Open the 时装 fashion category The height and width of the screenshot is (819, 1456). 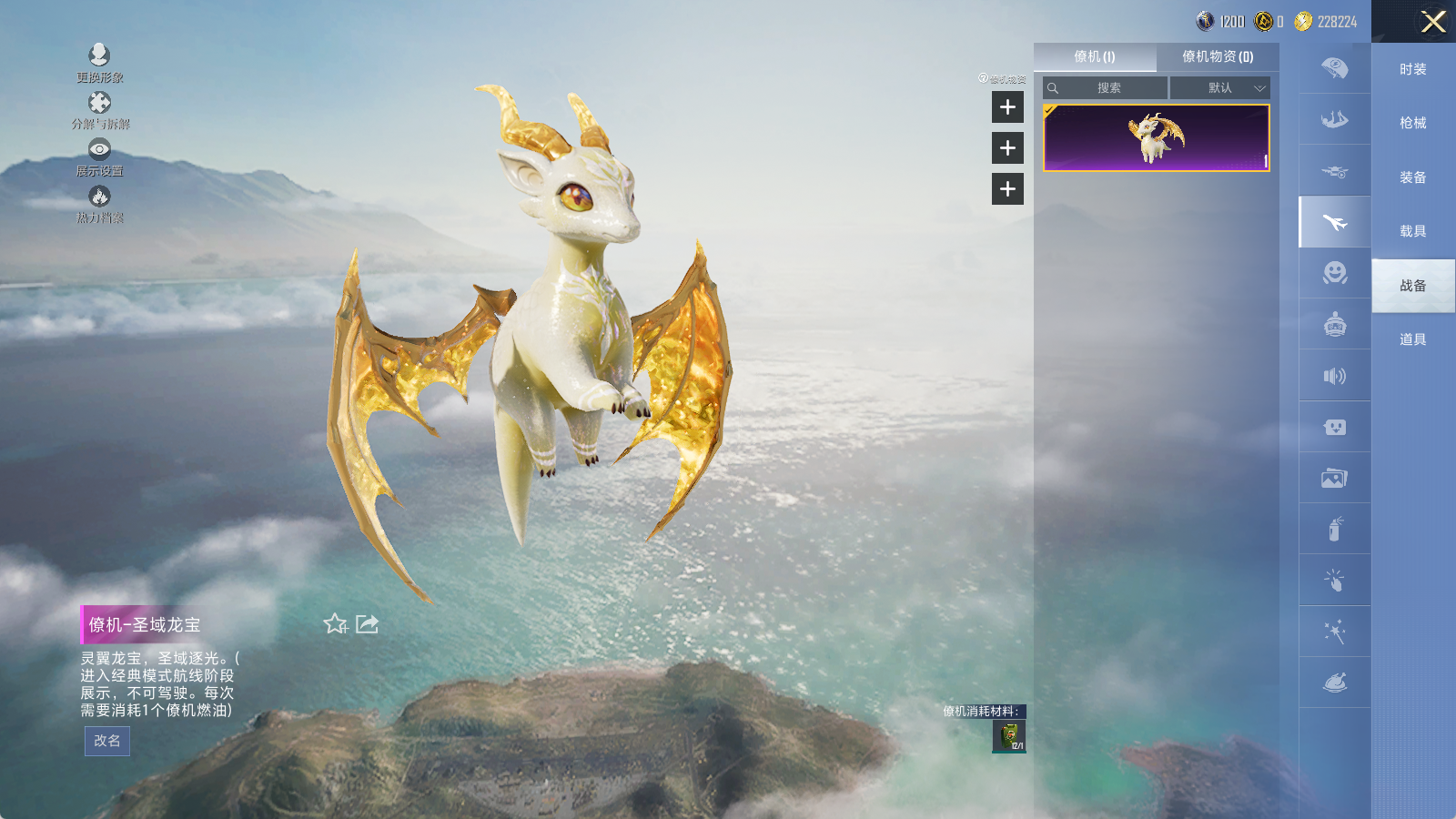click(x=1412, y=69)
